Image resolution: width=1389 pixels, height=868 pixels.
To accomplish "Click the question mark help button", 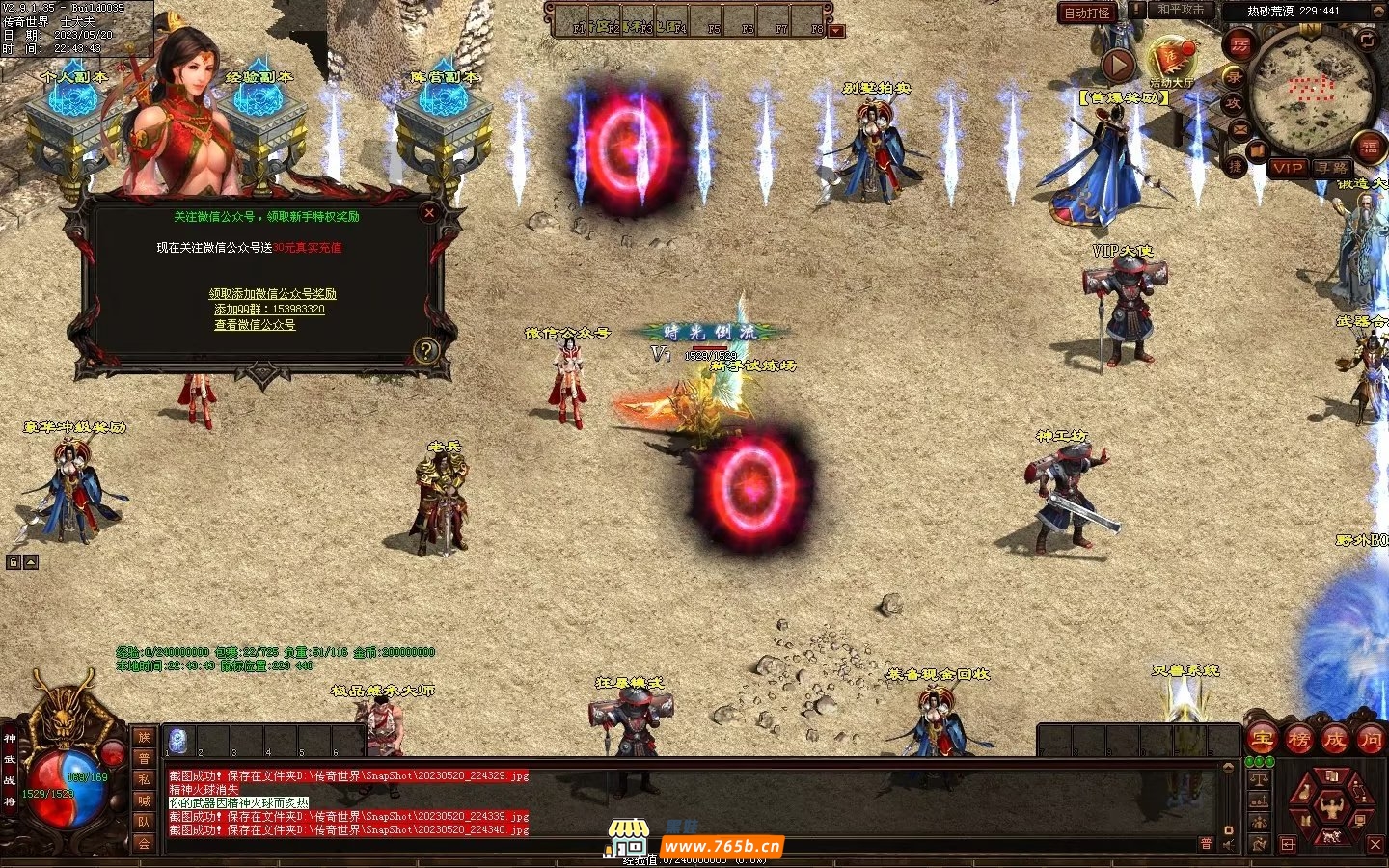I will click(x=425, y=350).
